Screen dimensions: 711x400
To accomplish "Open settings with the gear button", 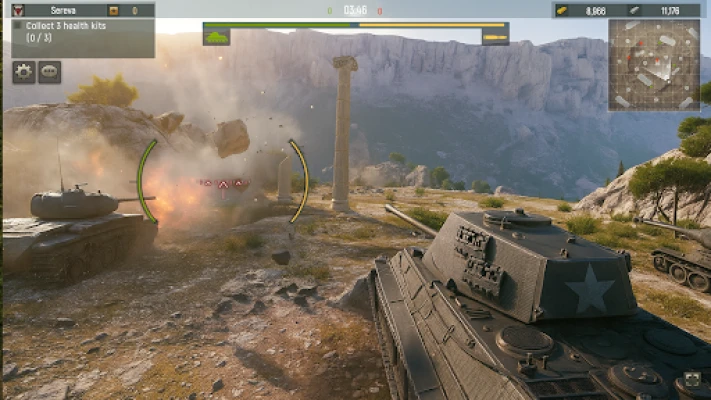I will [x=24, y=72].
